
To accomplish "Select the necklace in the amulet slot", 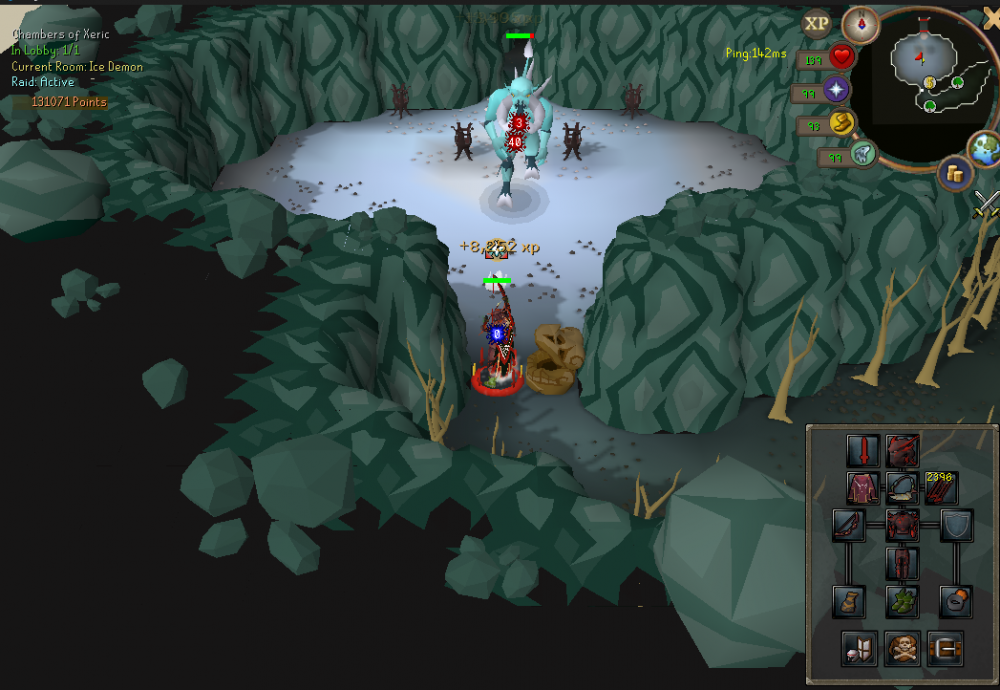I will 902,488.
